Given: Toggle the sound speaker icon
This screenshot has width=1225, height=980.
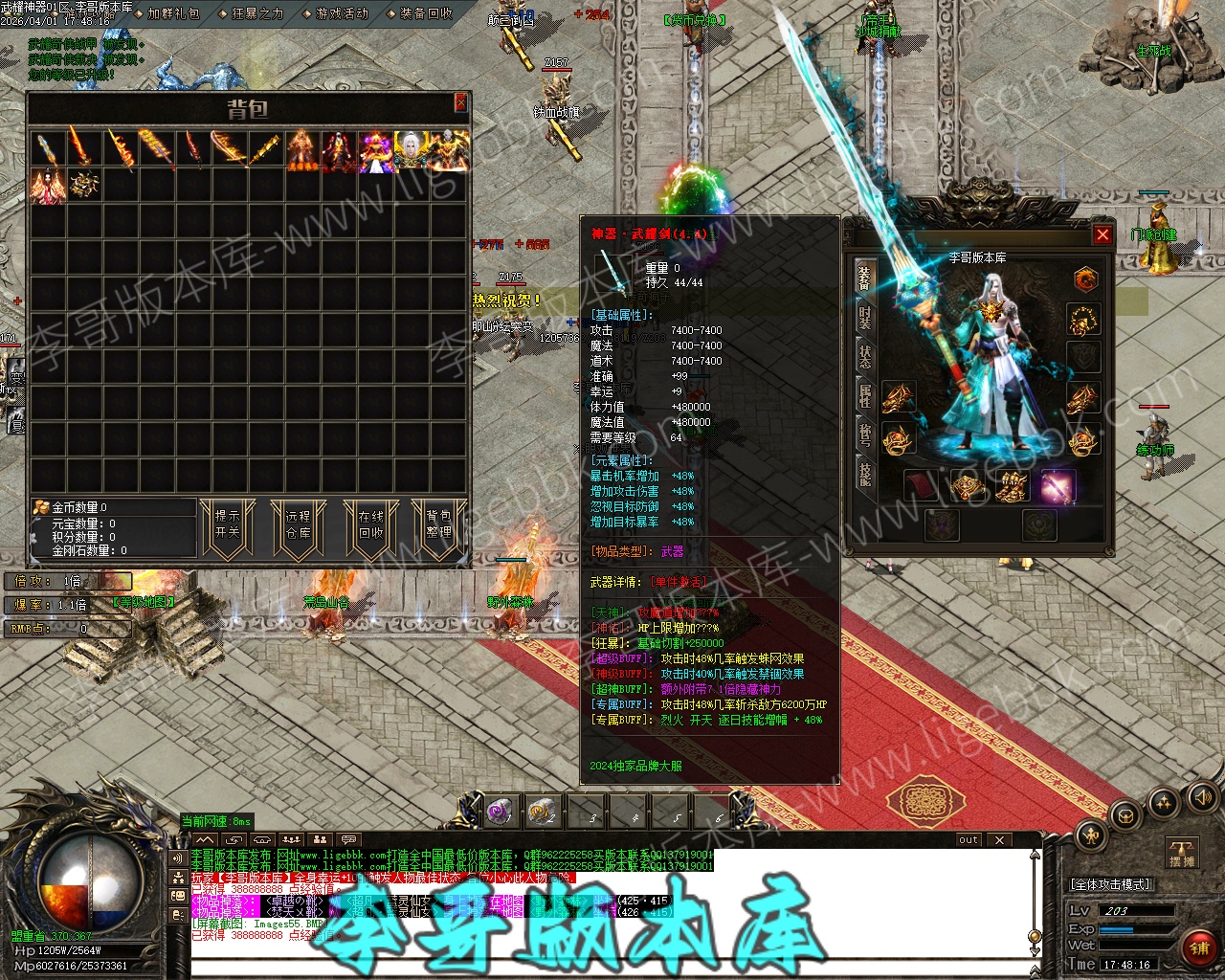Looking at the screenshot, I should [x=1201, y=797].
